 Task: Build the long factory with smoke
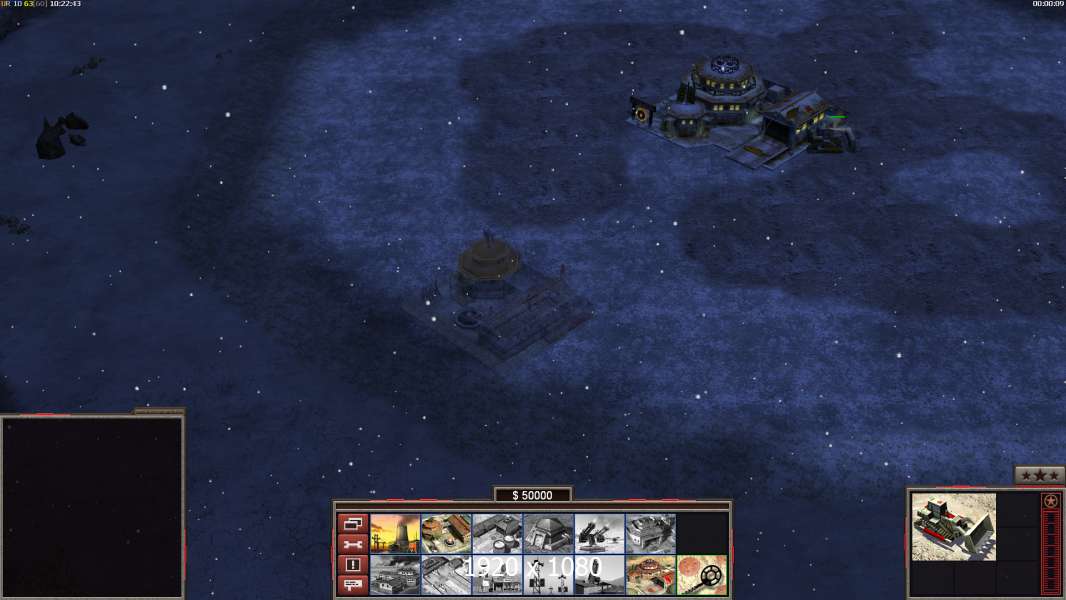pyautogui.click(x=395, y=575)
